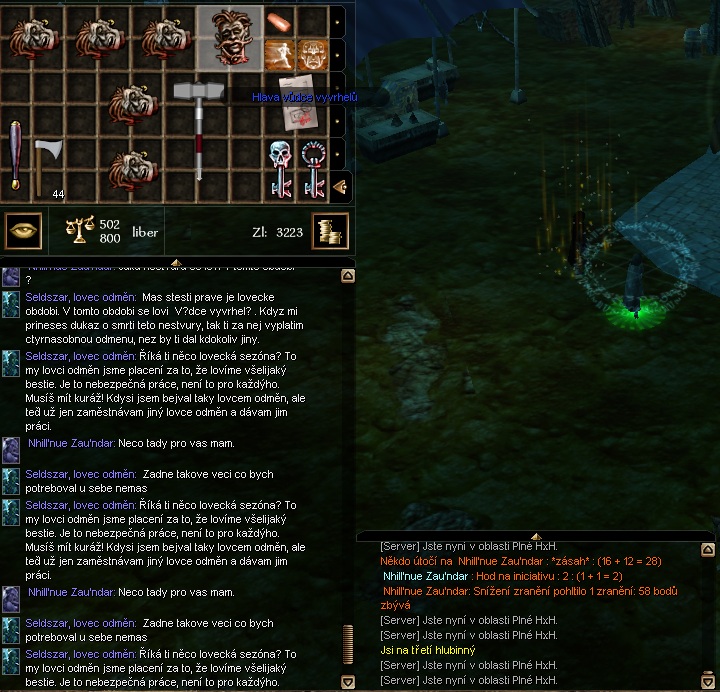Image resolution: width=720 pixels, height=692 pixels.
Task: Select the orange running figure item
Action: point(279,55)
